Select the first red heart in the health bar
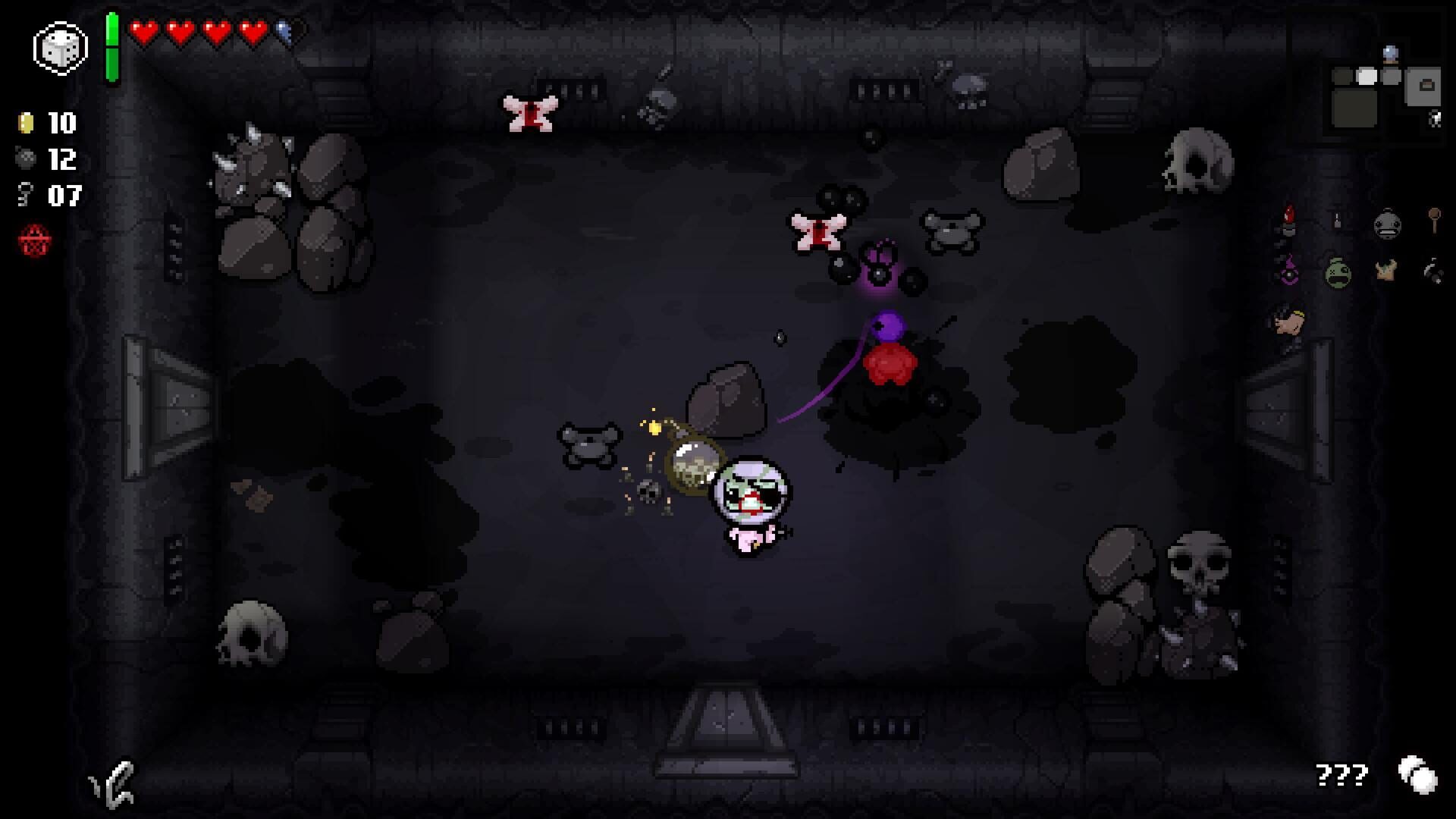Image resolution: width=1456 pixels, height=819 pixels. click(144, 32)
